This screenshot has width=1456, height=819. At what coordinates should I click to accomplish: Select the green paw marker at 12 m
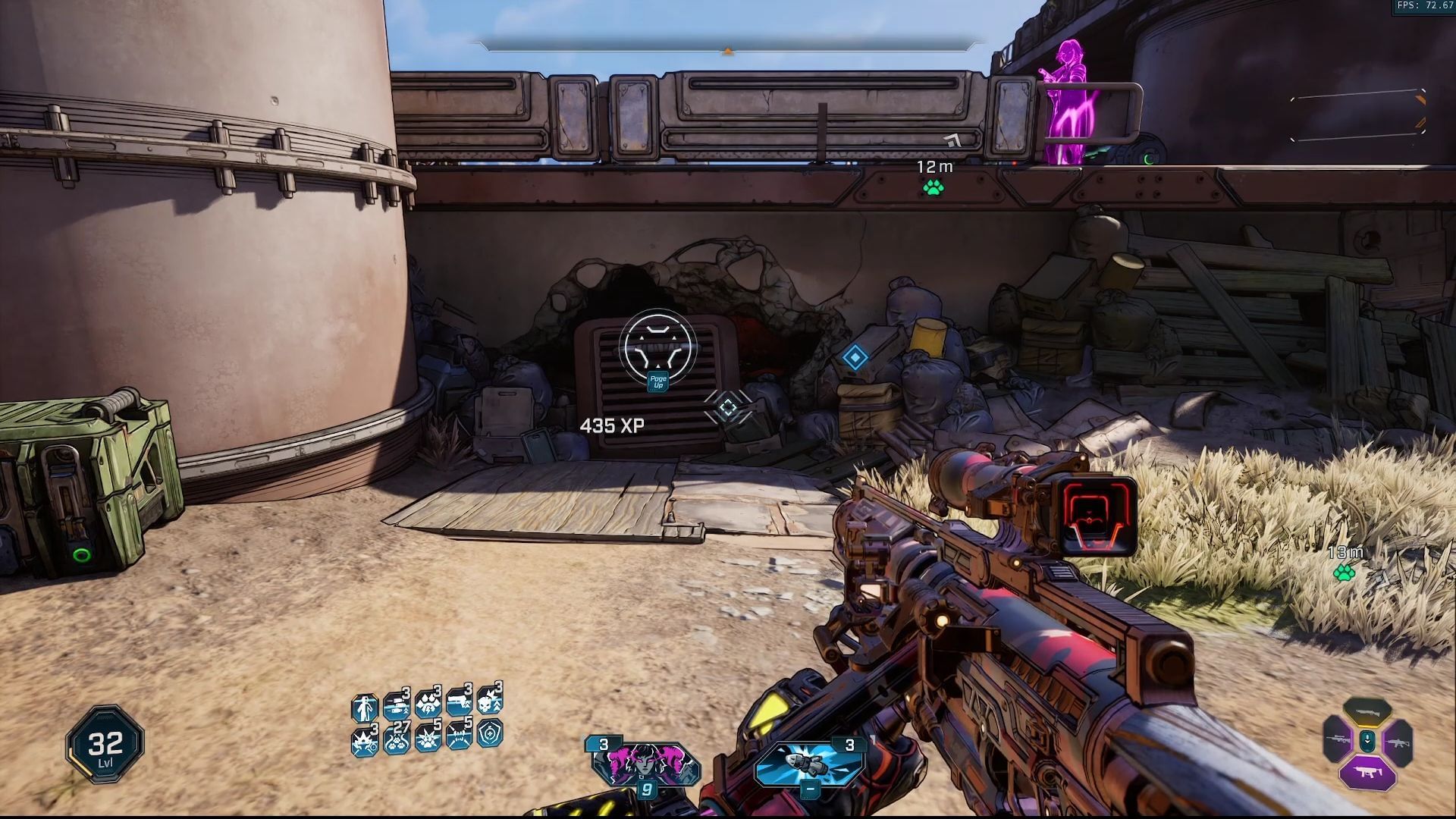pyautogui.click(x=933, y=187)
